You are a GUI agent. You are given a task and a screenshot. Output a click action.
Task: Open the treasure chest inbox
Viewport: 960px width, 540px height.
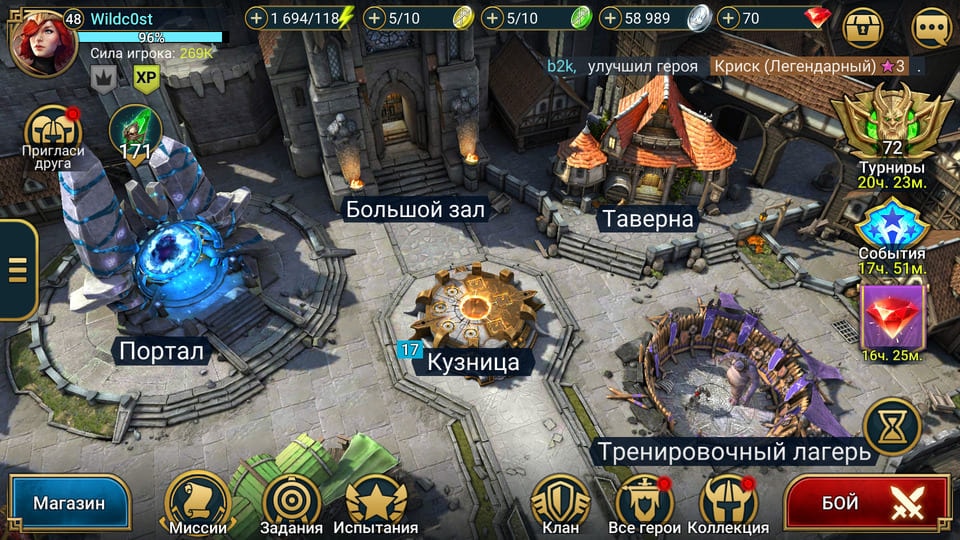click(x=863, y=29)
